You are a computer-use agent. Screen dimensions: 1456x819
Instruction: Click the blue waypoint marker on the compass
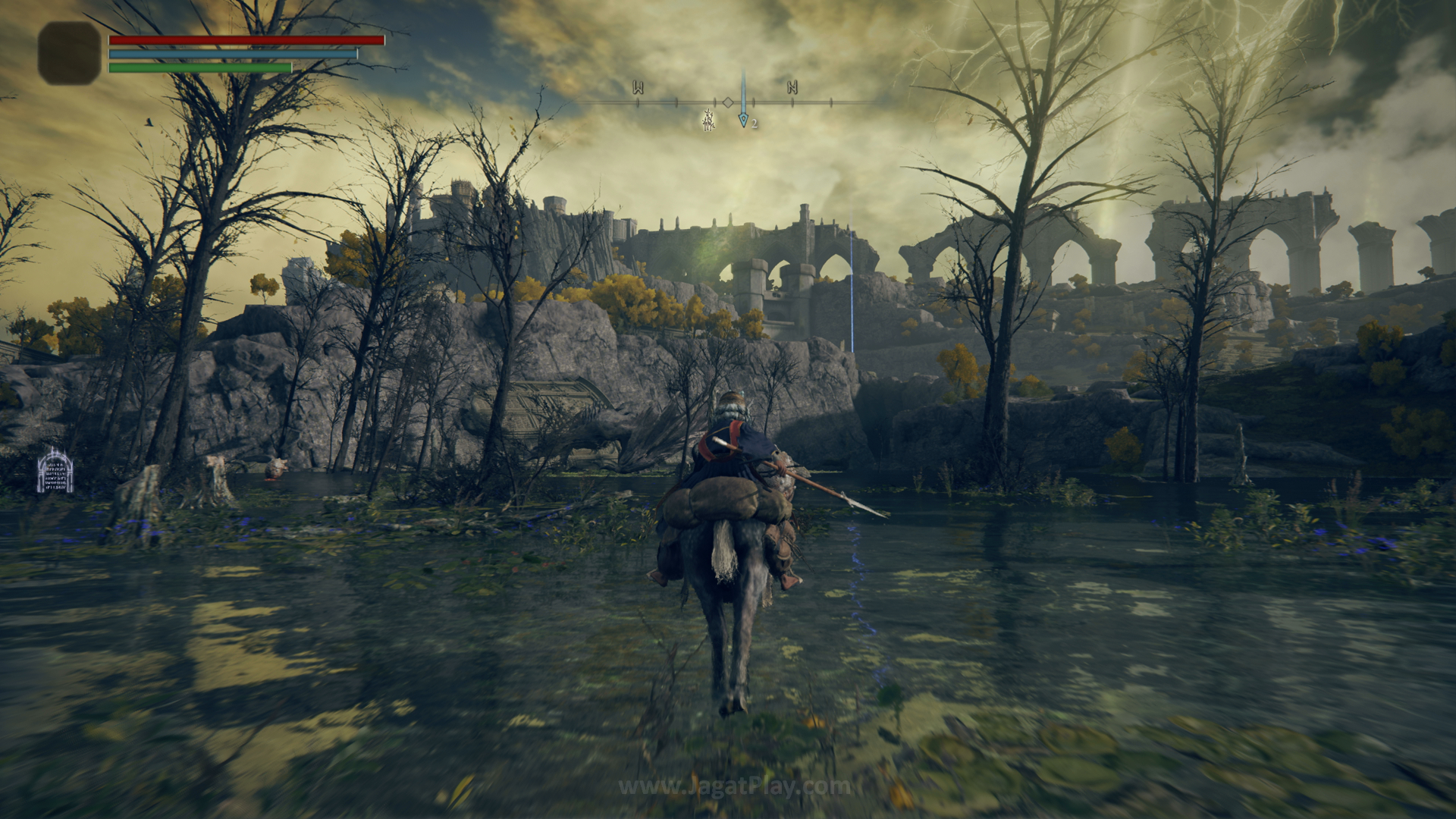743,119
